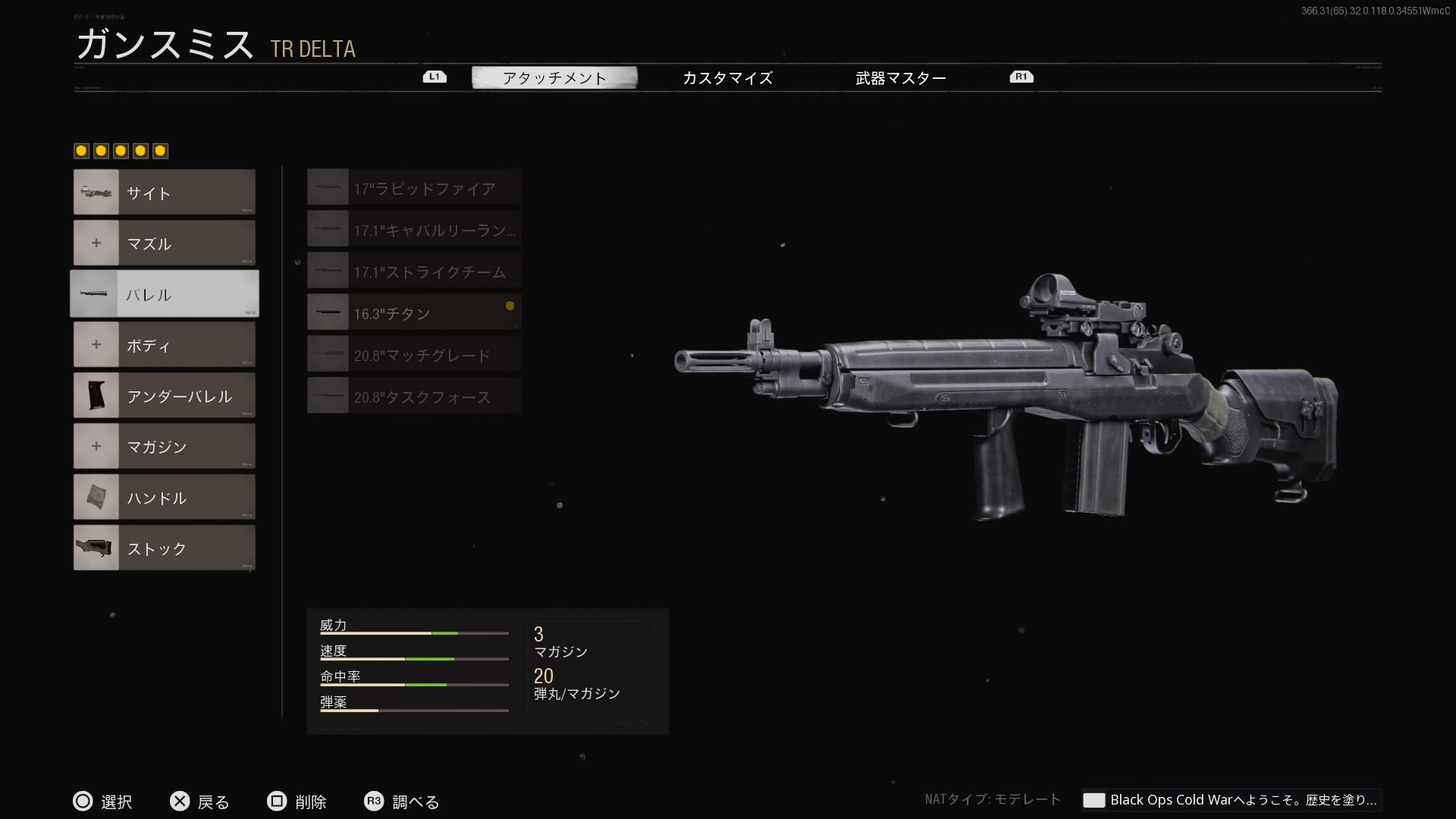Select the equipped 16.3"チタン barrel
This screenshot has height=819, width=1456.
pos(414,313)
